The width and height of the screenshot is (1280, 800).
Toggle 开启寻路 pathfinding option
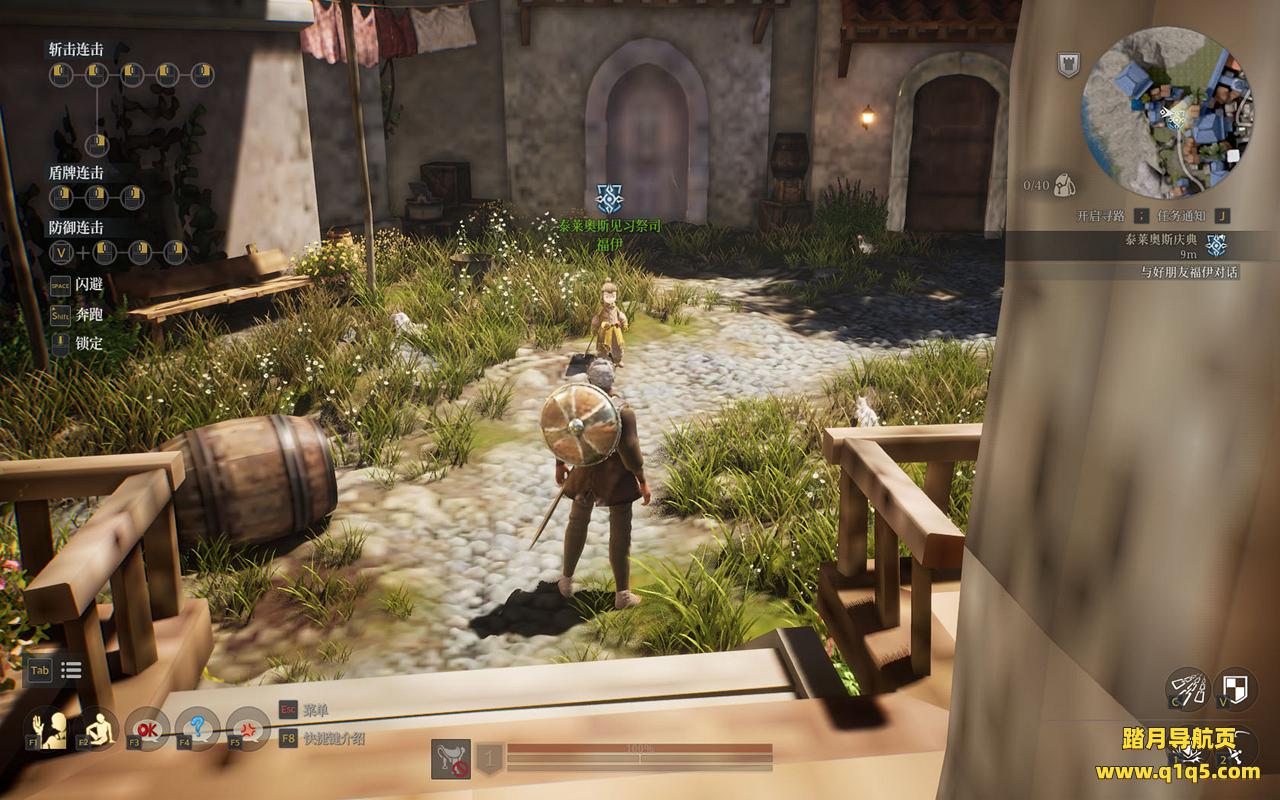(x=1102, y=215)
